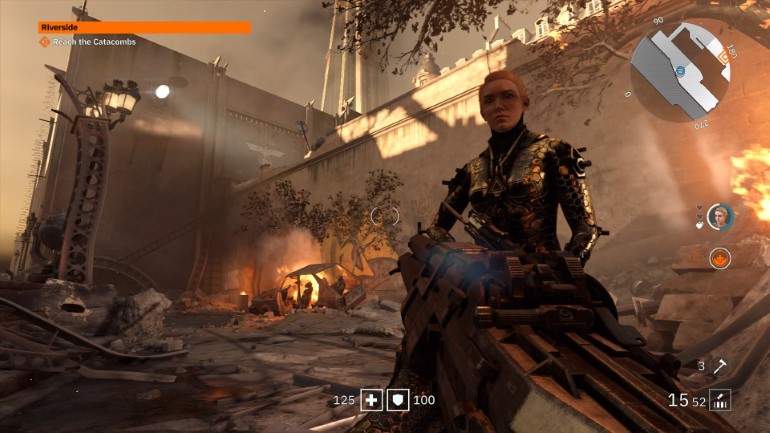Activate the orange pep signal icon
Viewport: 770px width, 433px height.
click(720, 258)
